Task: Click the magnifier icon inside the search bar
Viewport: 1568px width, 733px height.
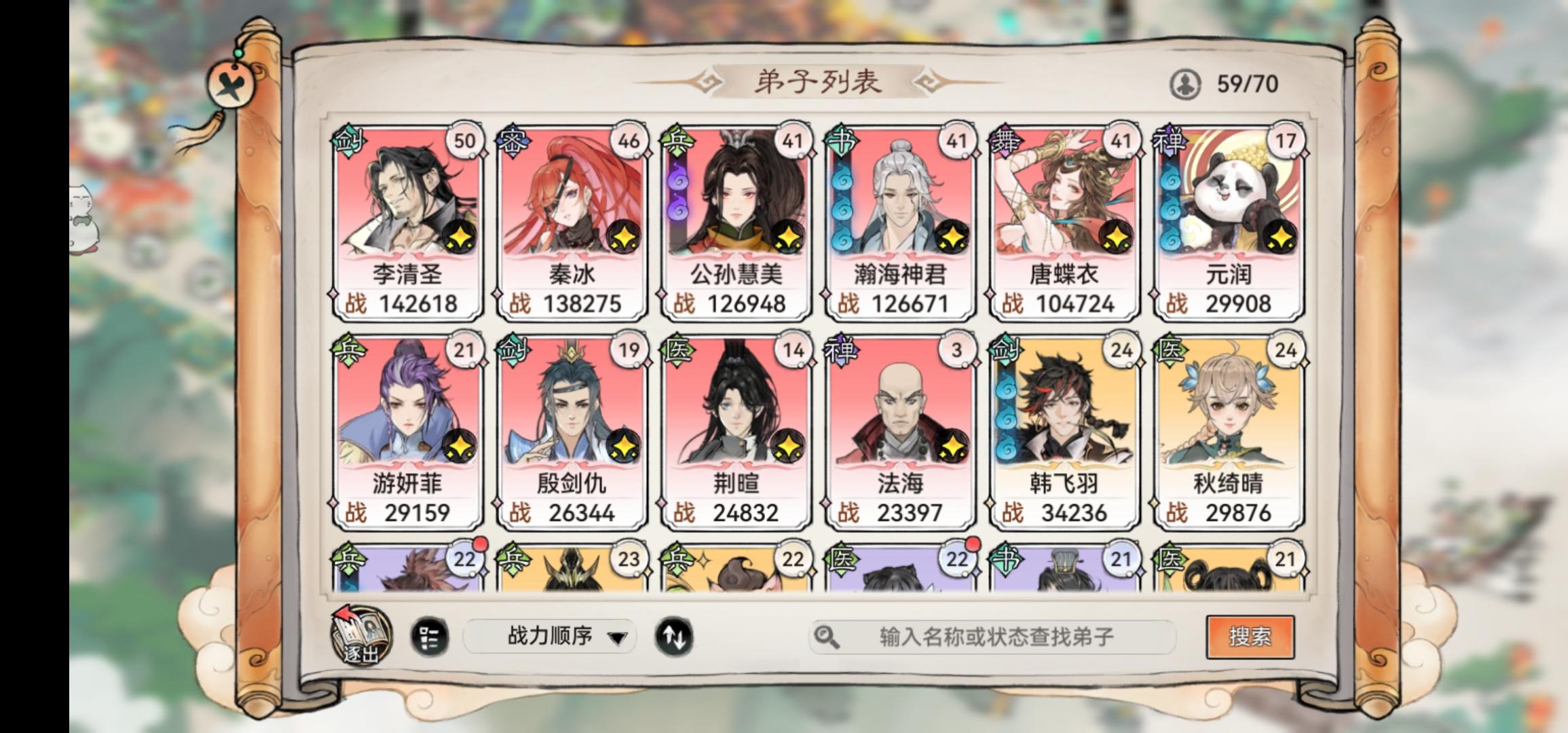Action: [828, 636]
